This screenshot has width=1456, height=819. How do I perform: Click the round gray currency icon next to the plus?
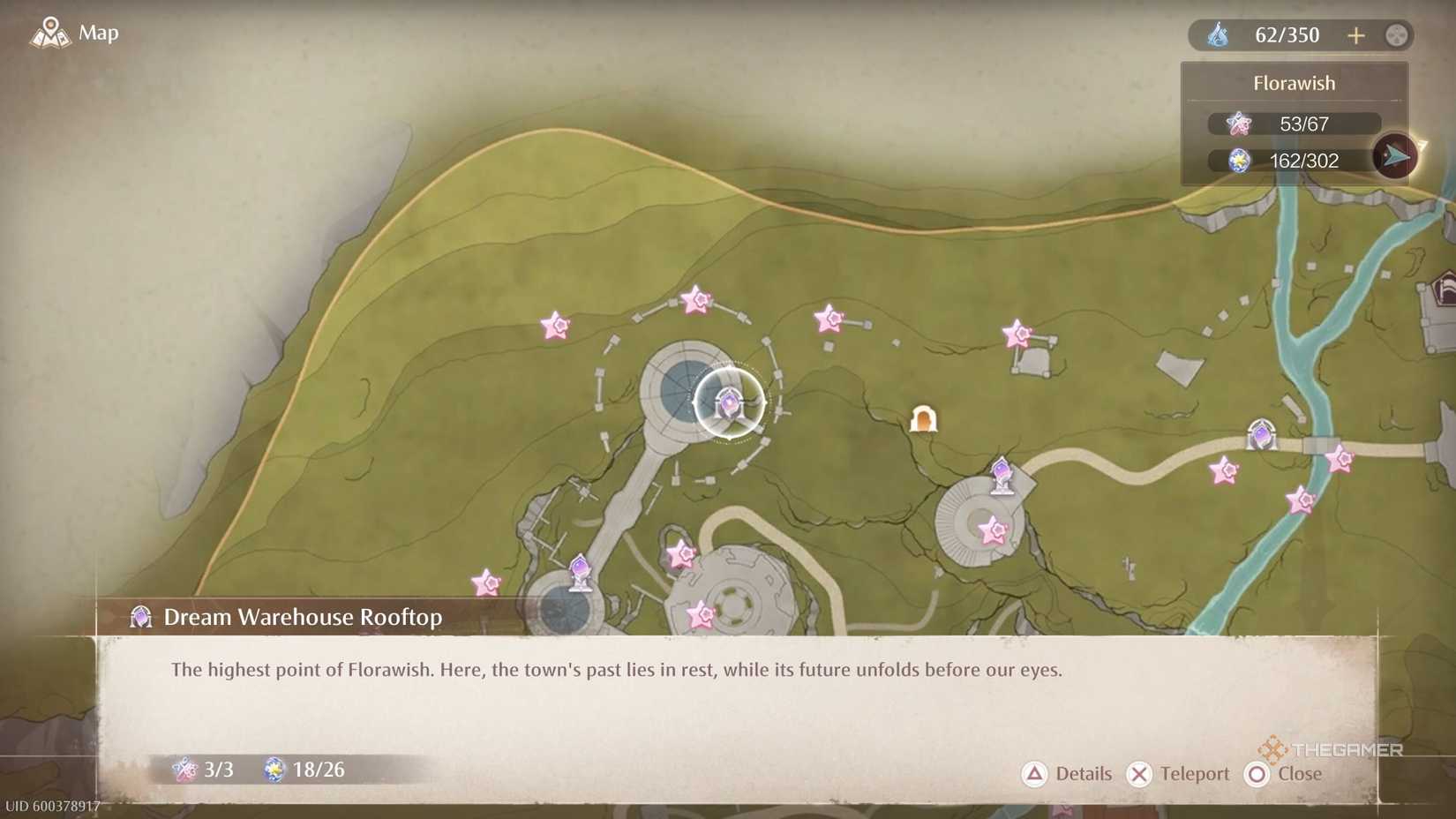click(1397, 35)
